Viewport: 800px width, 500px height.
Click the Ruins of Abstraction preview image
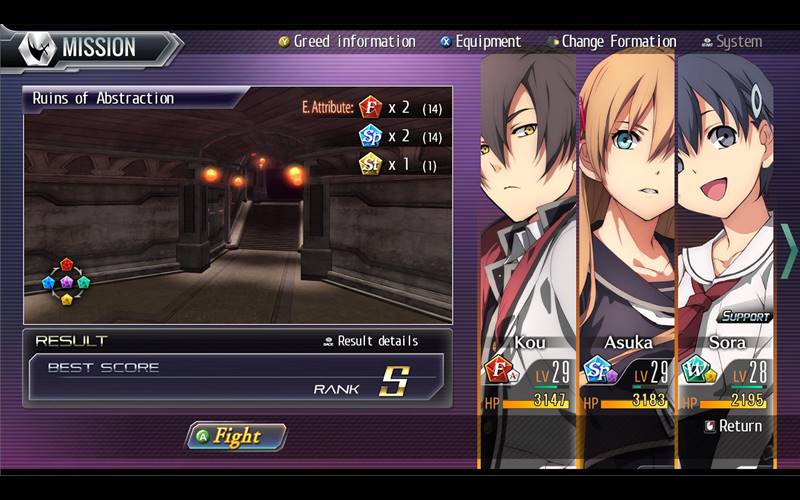click(237, 215)
